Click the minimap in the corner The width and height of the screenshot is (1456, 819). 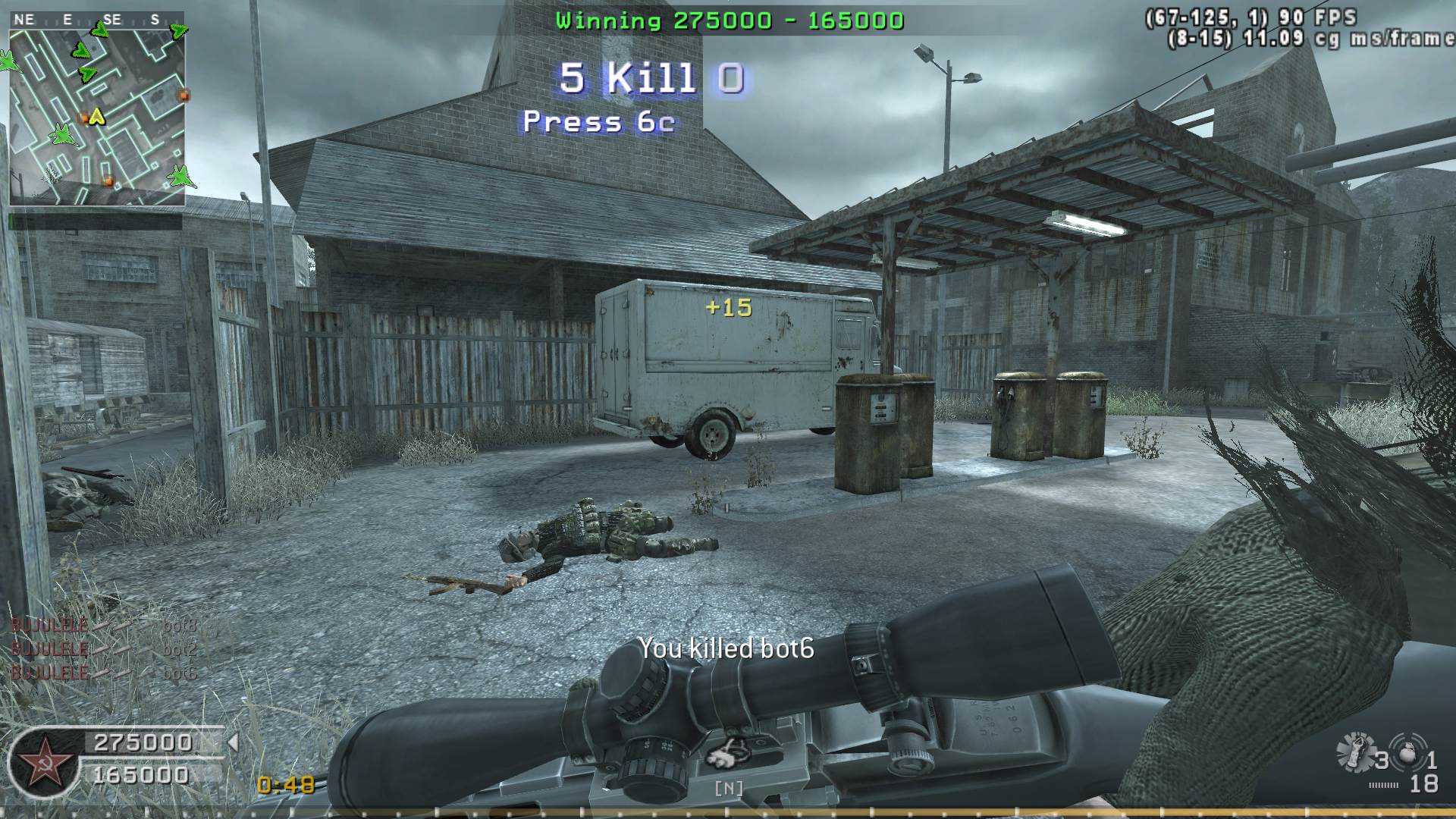pos(97,118)
